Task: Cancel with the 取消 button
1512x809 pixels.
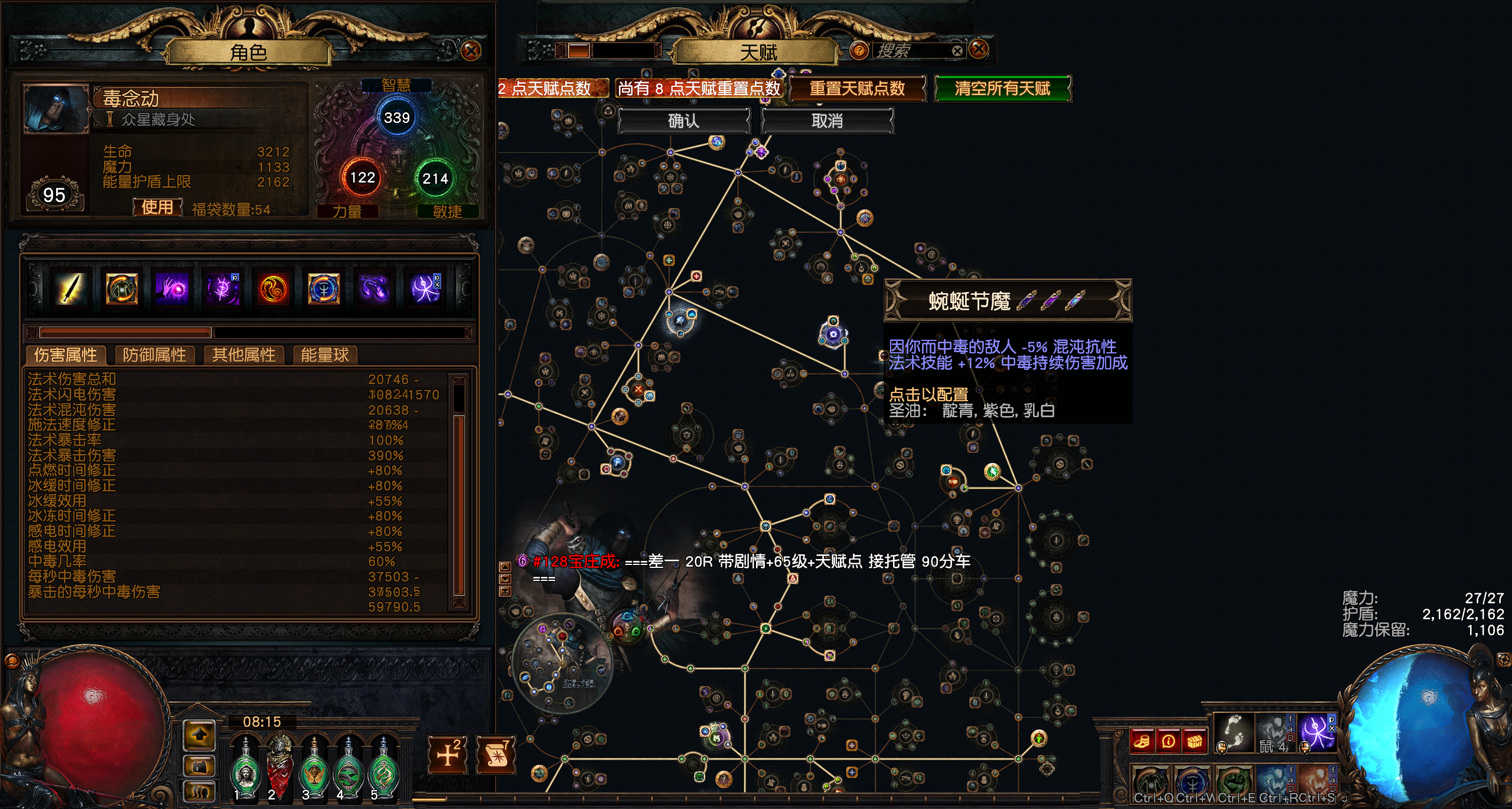Action: pyautogui.click(x=827, y=121)
